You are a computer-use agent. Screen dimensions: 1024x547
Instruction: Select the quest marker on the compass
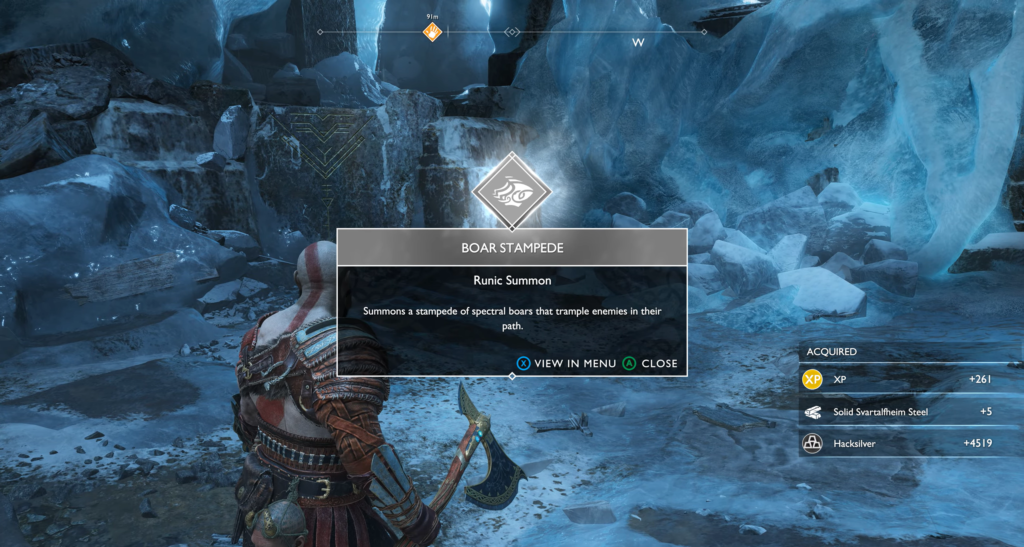[x=432, y=32]
